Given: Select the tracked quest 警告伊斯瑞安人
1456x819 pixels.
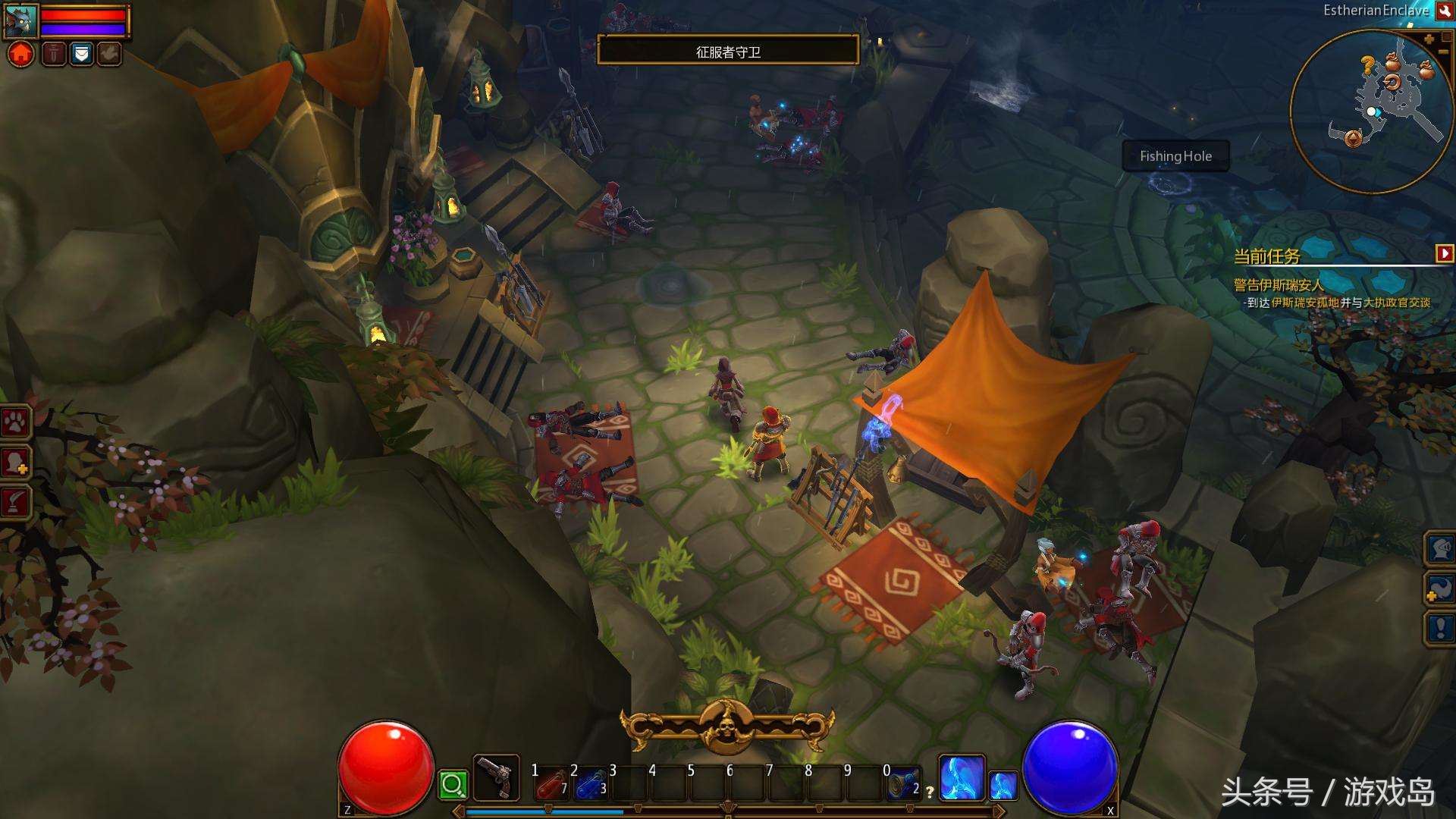Looking at the screenshot, I should point(1278,285).
